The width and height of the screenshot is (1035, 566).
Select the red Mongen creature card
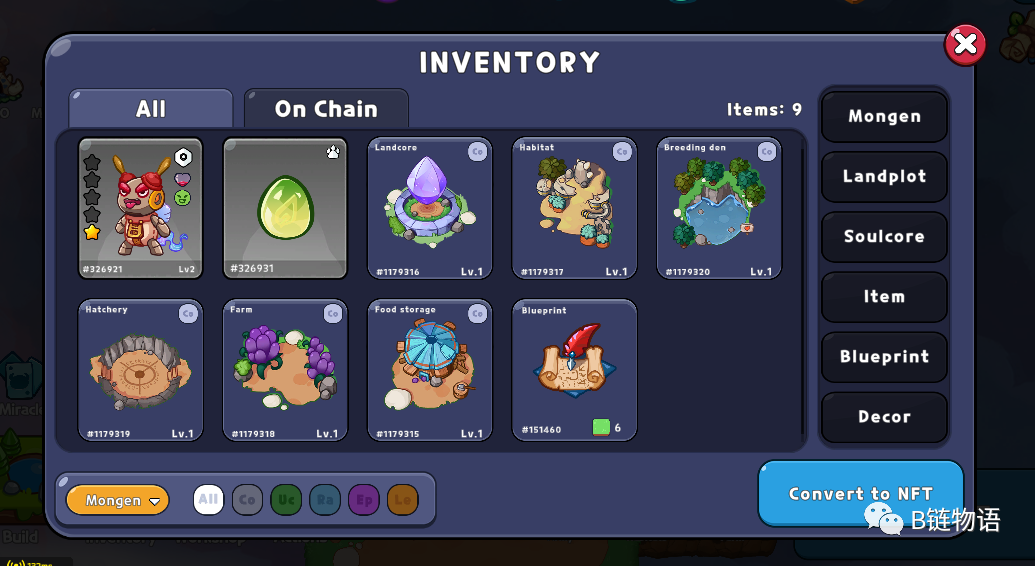pyautogui.click(x=140, y=208)
